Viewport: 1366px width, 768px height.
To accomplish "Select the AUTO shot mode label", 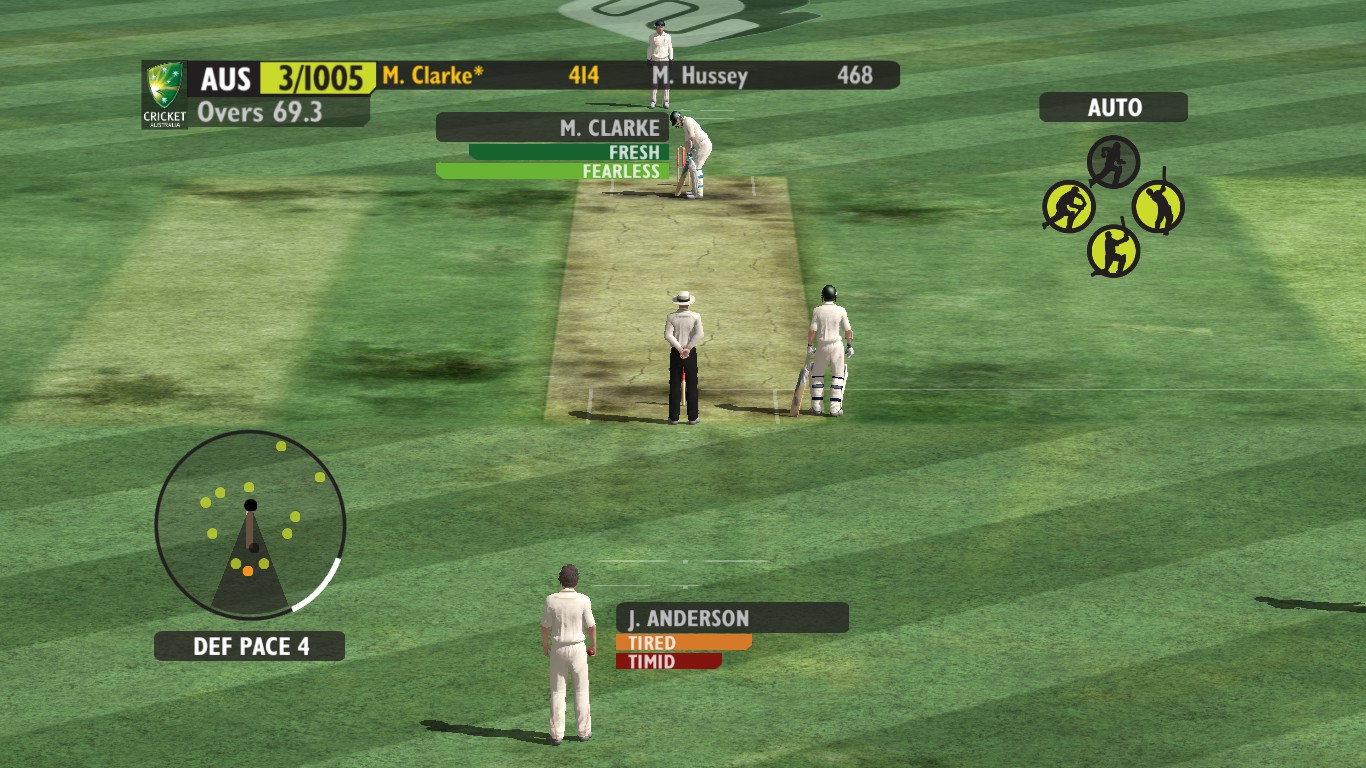I will [1113, 108].
